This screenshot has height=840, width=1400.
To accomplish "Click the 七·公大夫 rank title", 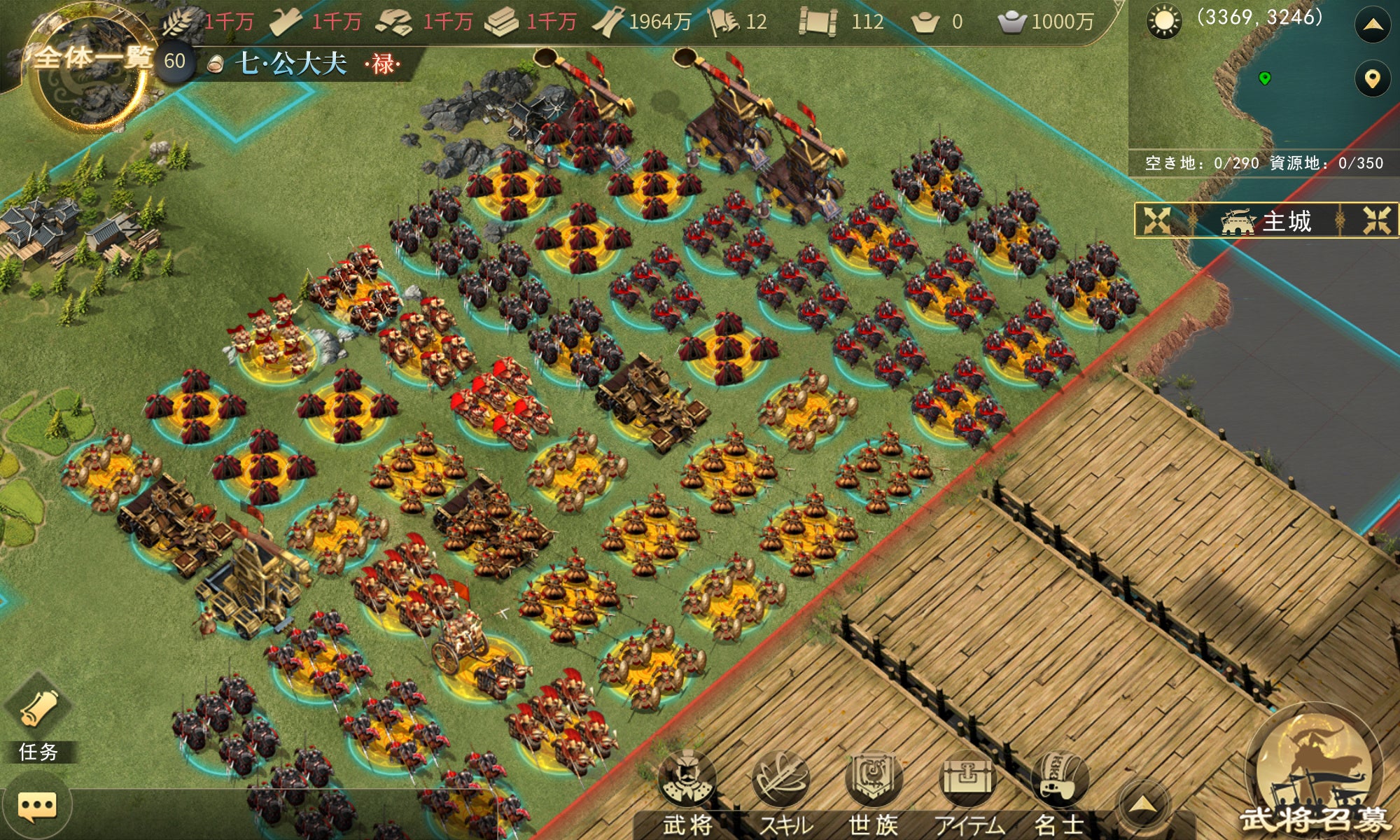I will point(290,64).
